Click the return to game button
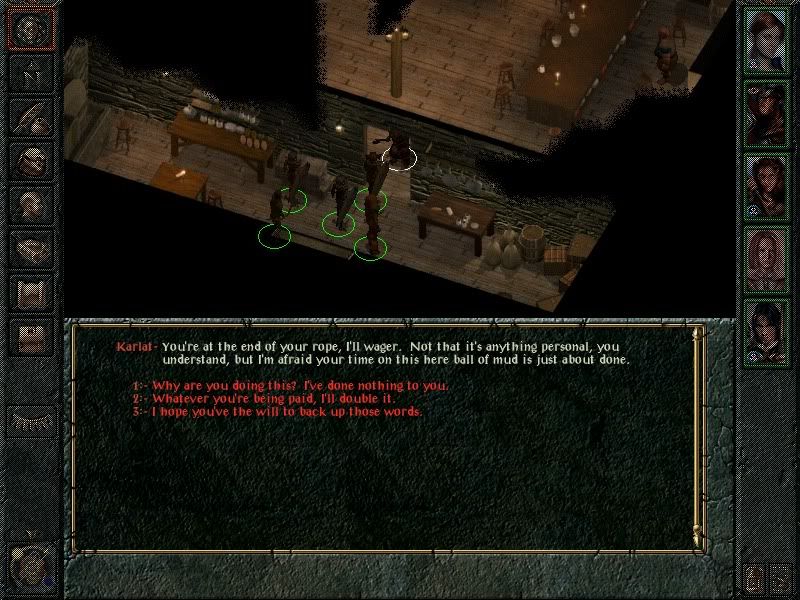800x600 pixels. [x=29, y=28]
